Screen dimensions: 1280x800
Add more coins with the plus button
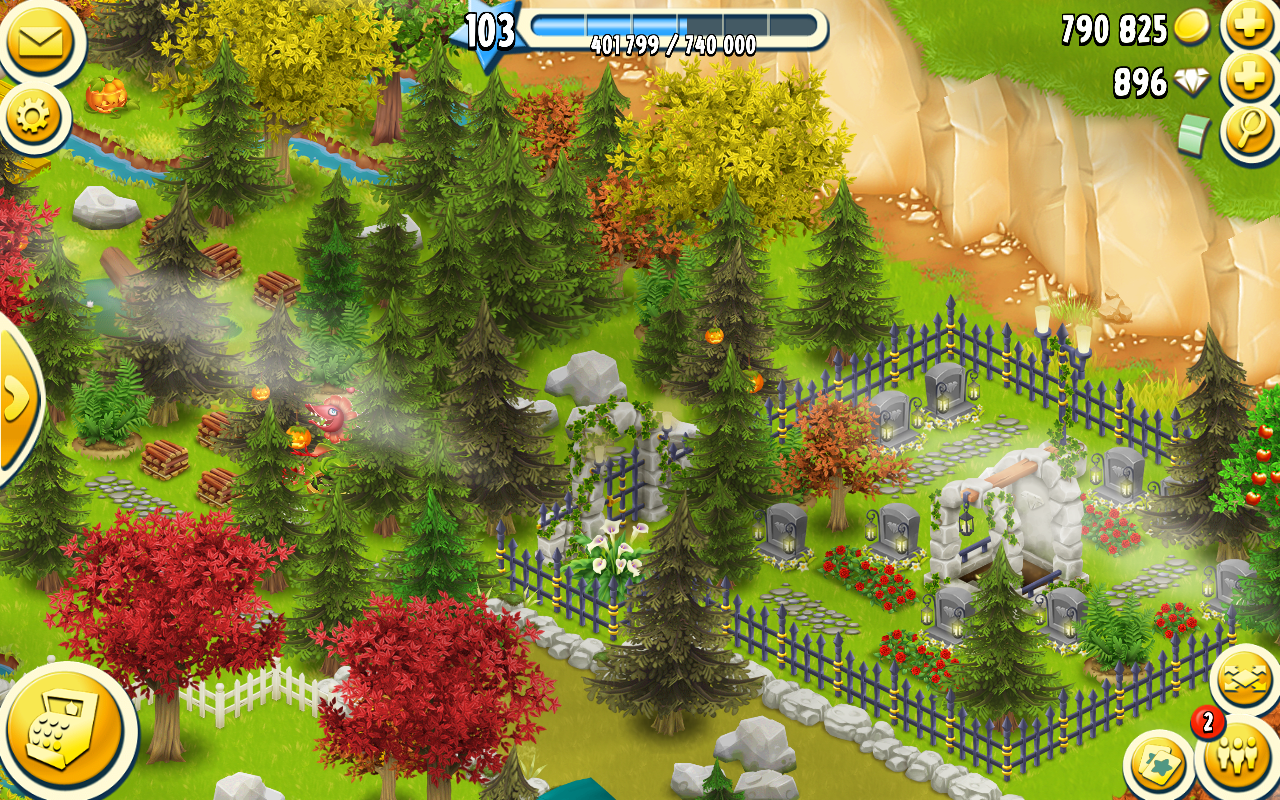pos(1249,27)
